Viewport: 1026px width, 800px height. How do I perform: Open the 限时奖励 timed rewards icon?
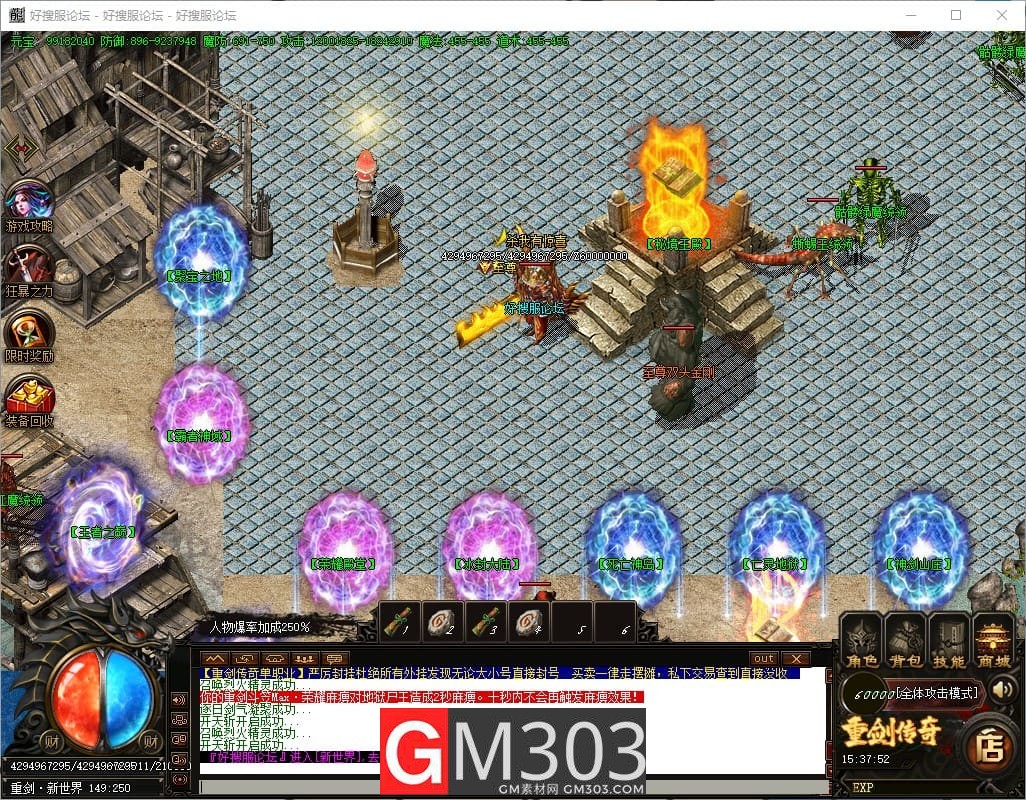[28, 334]
